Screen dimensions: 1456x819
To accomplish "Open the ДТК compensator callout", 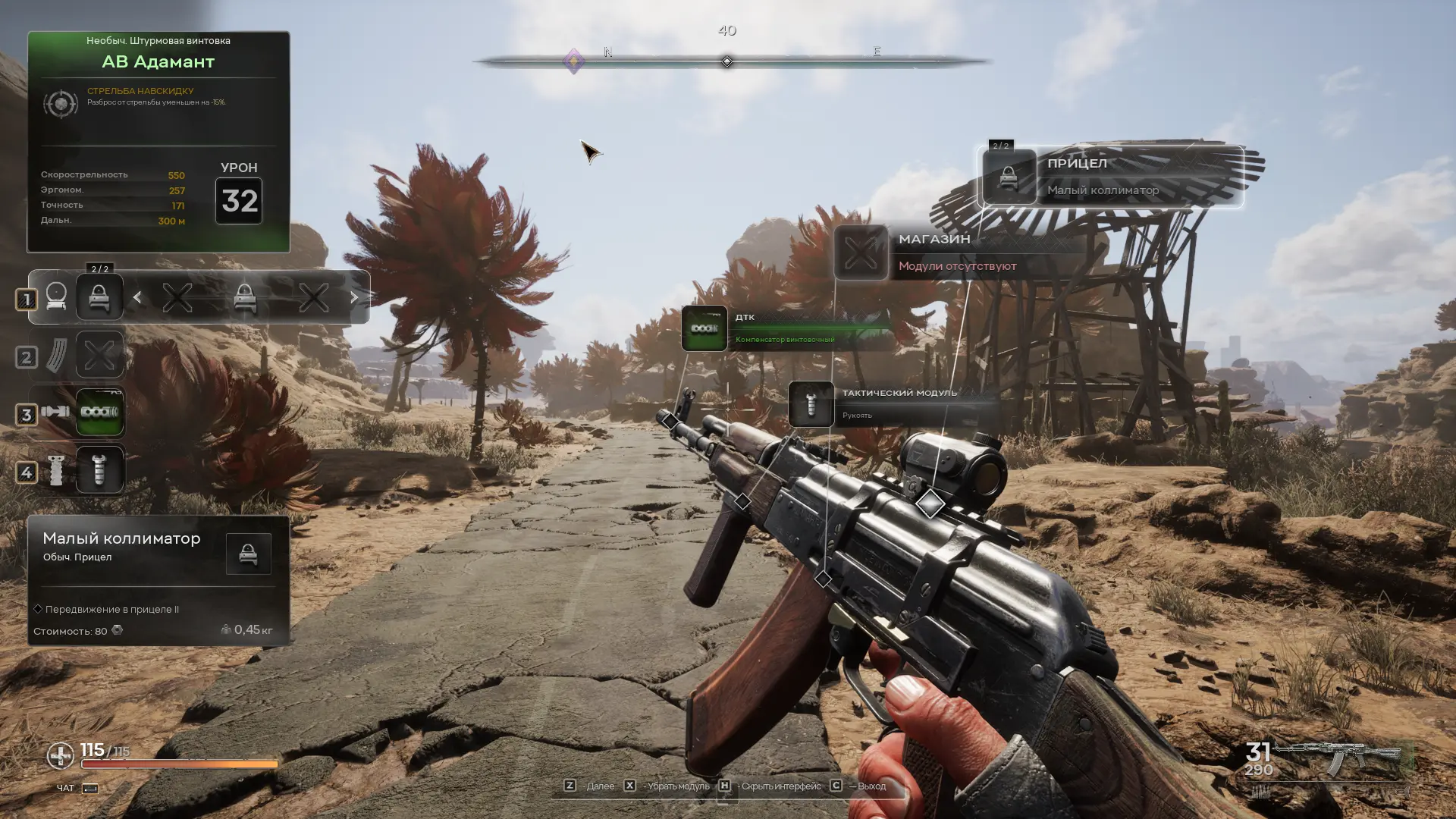I will (785, 328).
